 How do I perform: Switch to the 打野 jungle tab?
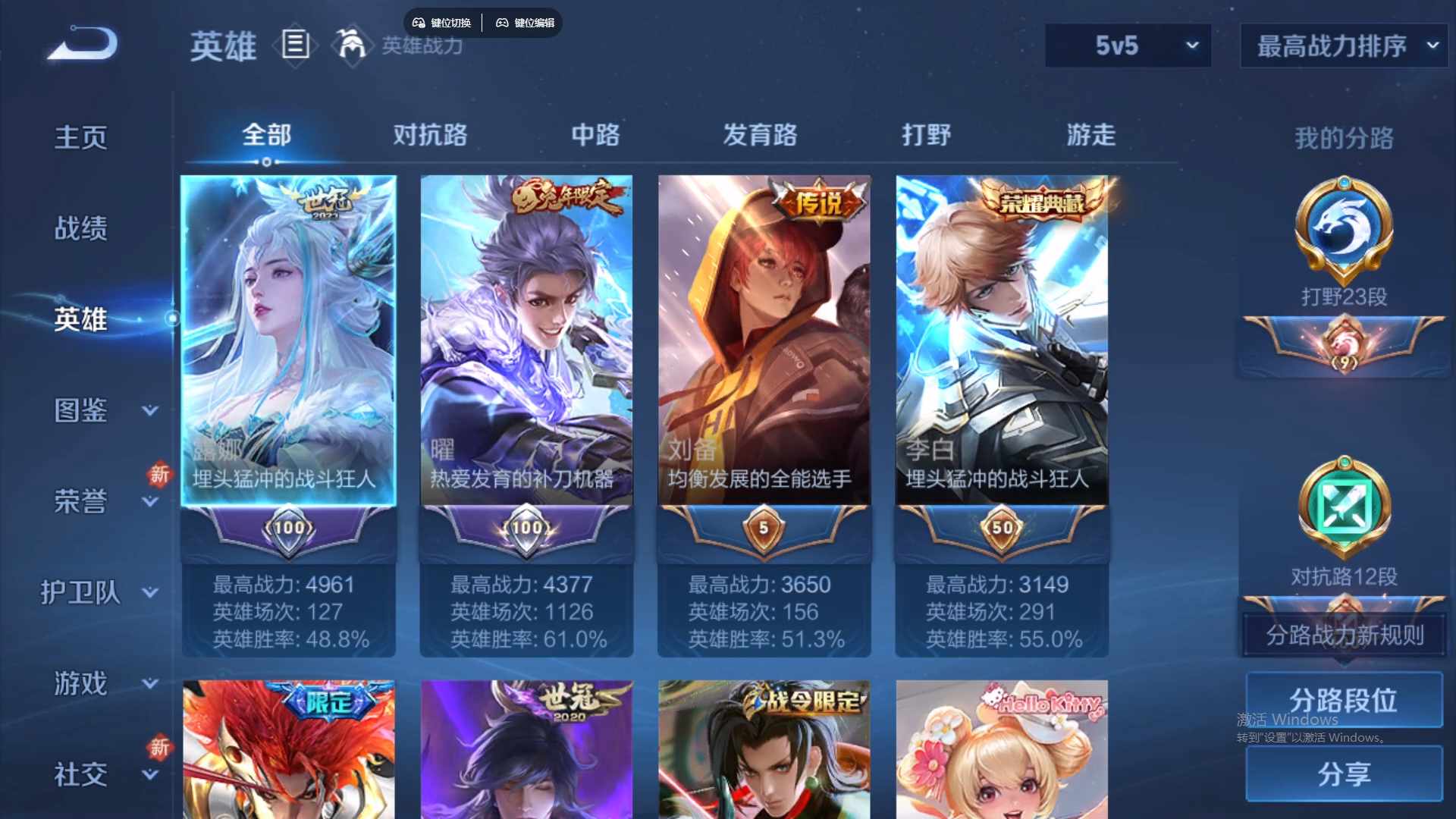pyautogui.click(x=927, y=136)
